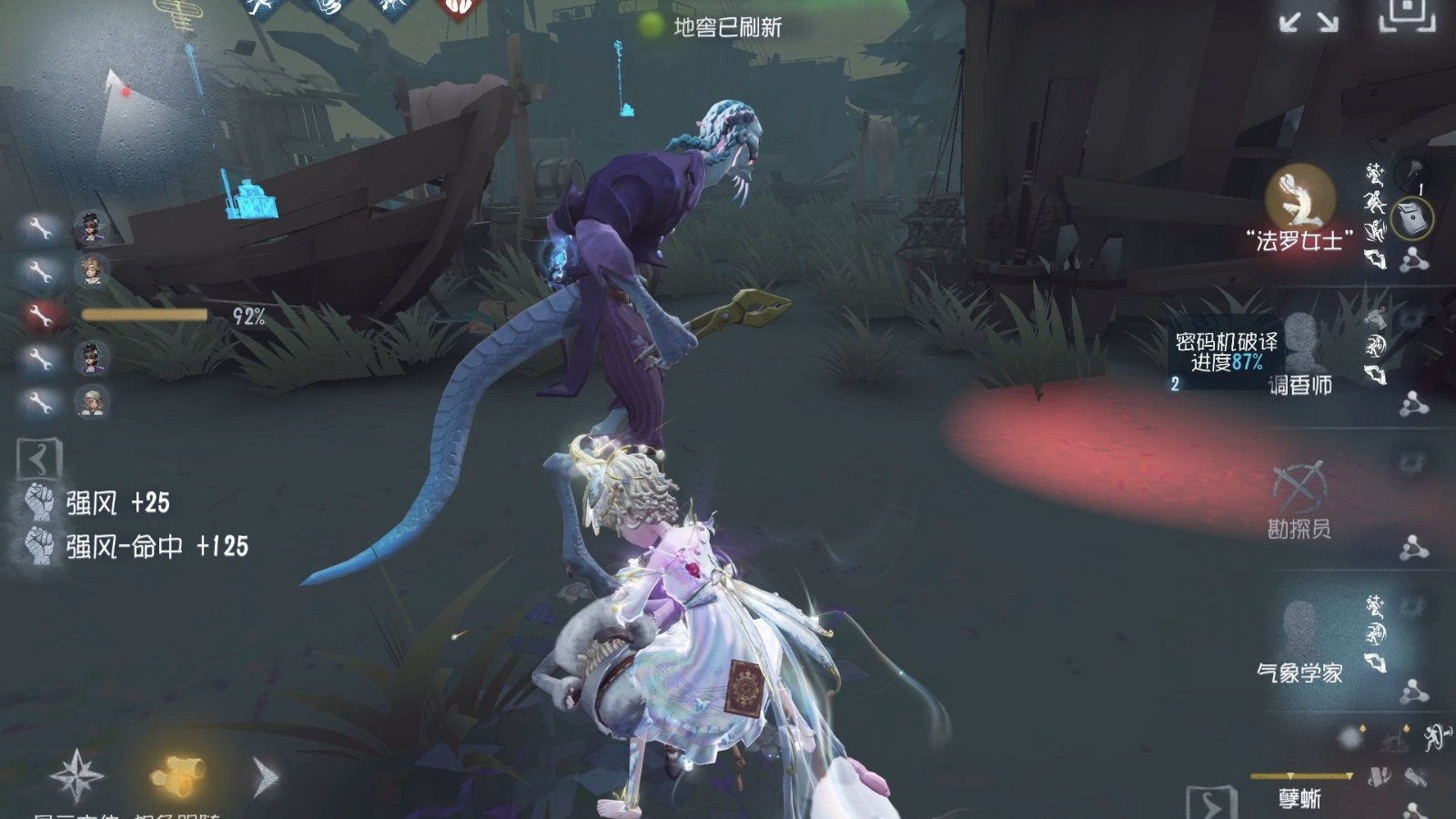This screenshot has height=819, width=1456.
Task: Click the 92% decoding progress bar
Action: point(146,314)
